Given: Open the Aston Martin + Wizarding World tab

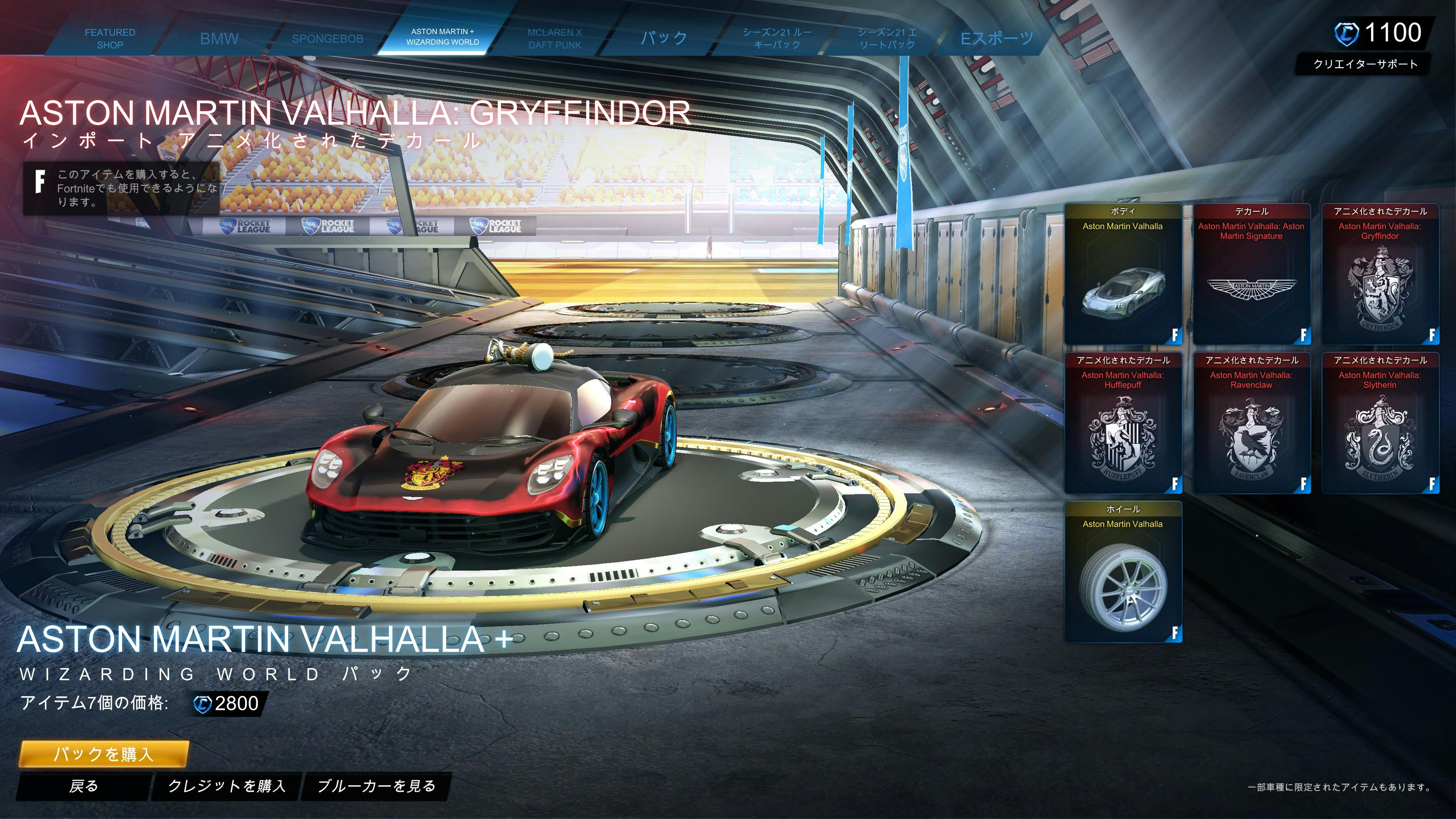Looking at the screenshot, I should [x=442, y=37].
